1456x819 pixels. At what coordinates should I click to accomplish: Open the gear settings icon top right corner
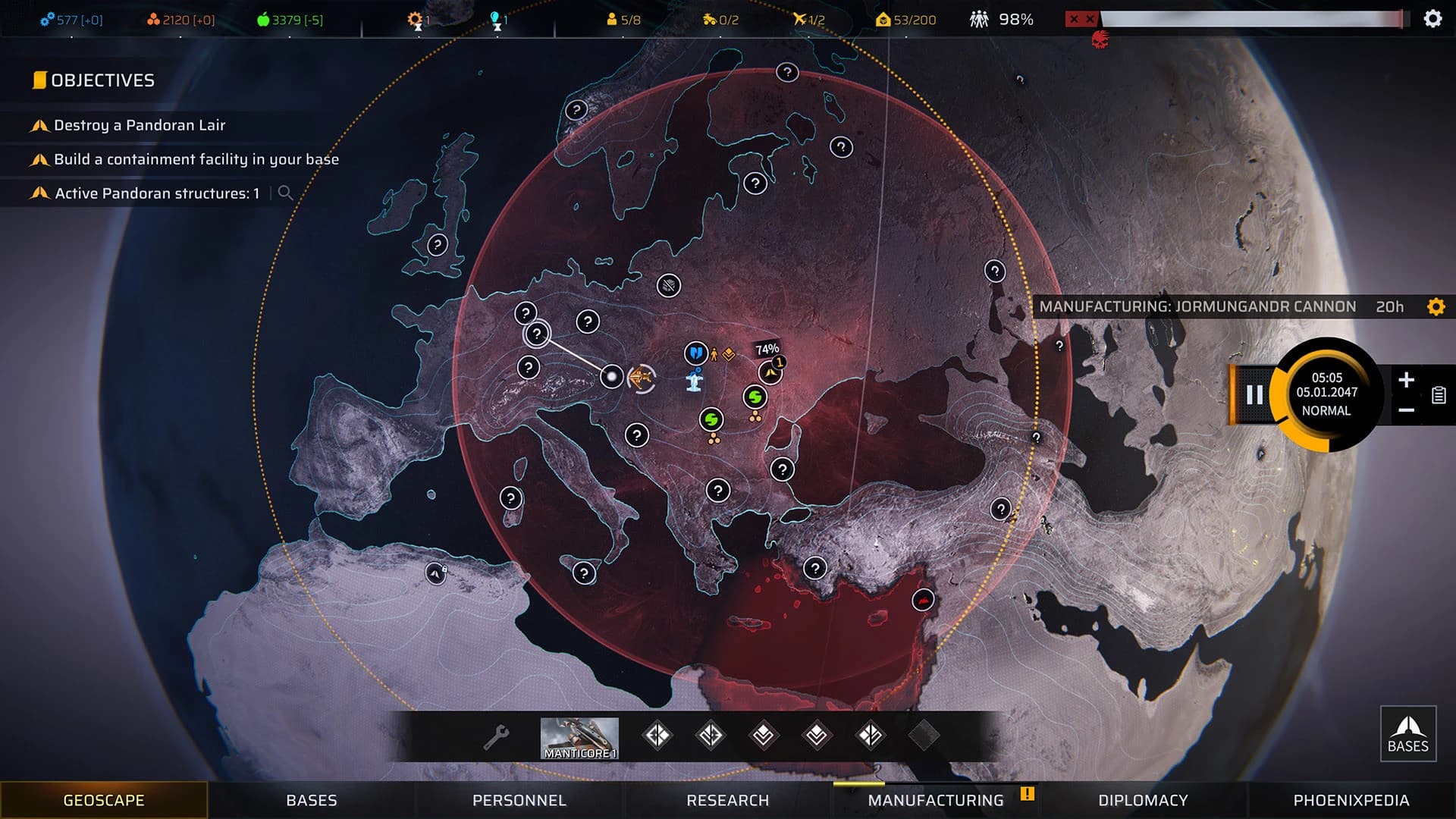pos(1432,17)
